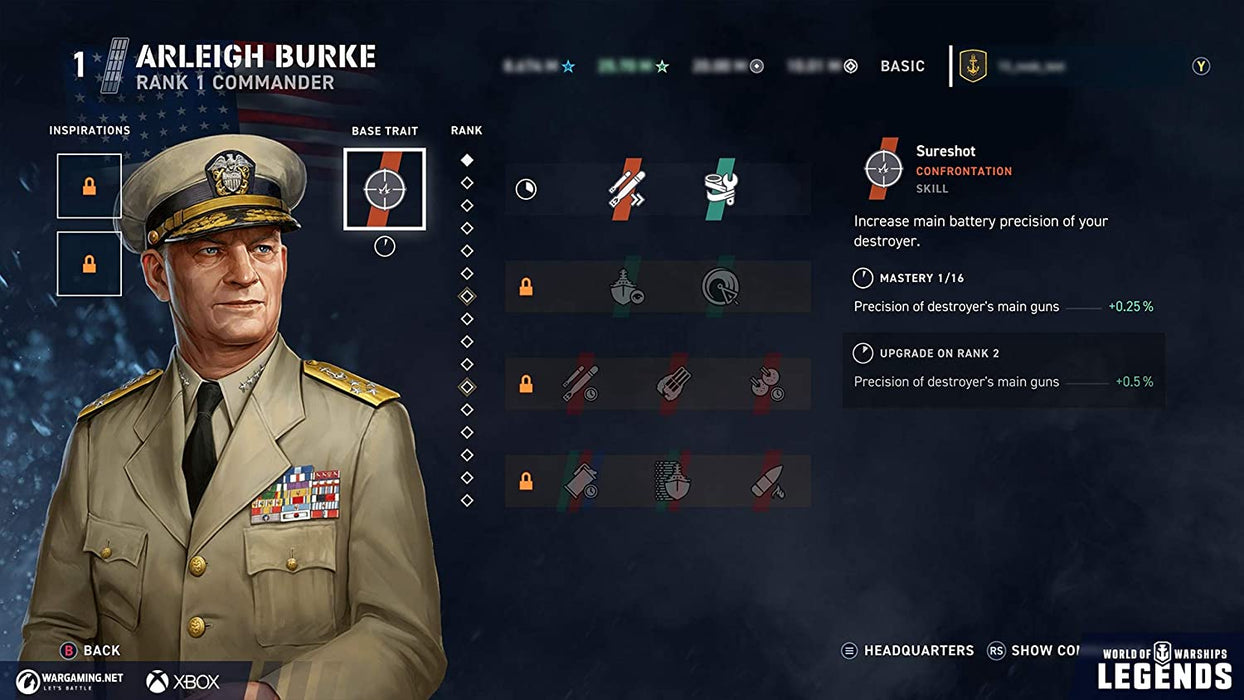Go back with the Back button
1244x700 pixels.
(91, 650)
